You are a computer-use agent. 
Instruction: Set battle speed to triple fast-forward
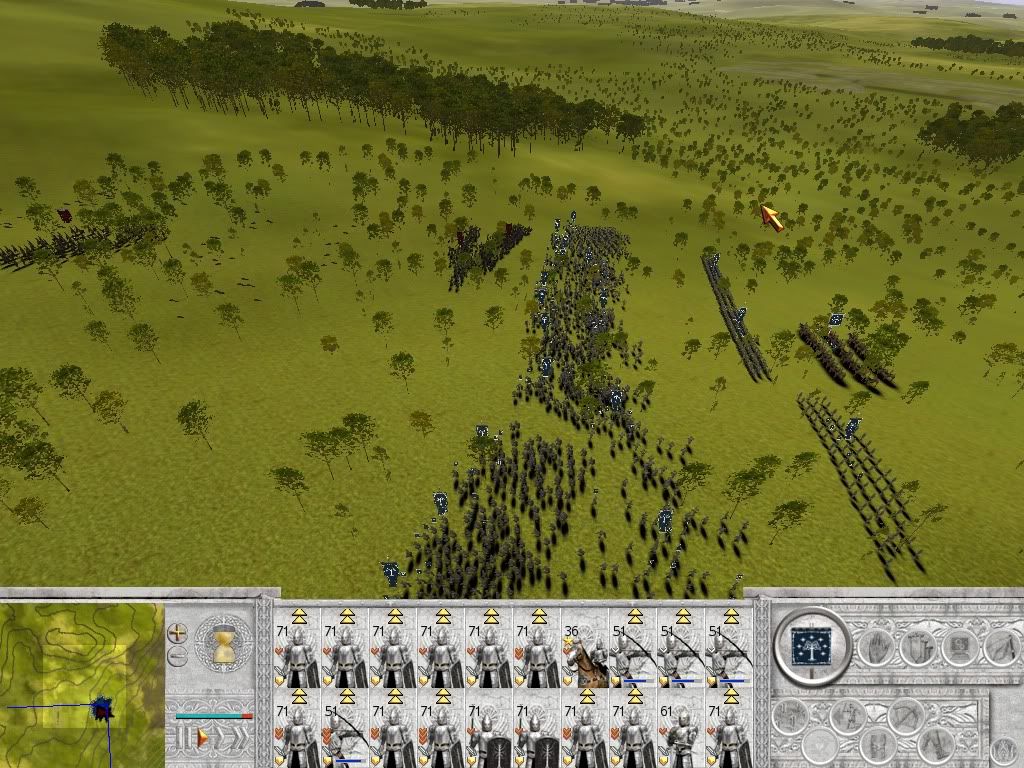(240, 738)
